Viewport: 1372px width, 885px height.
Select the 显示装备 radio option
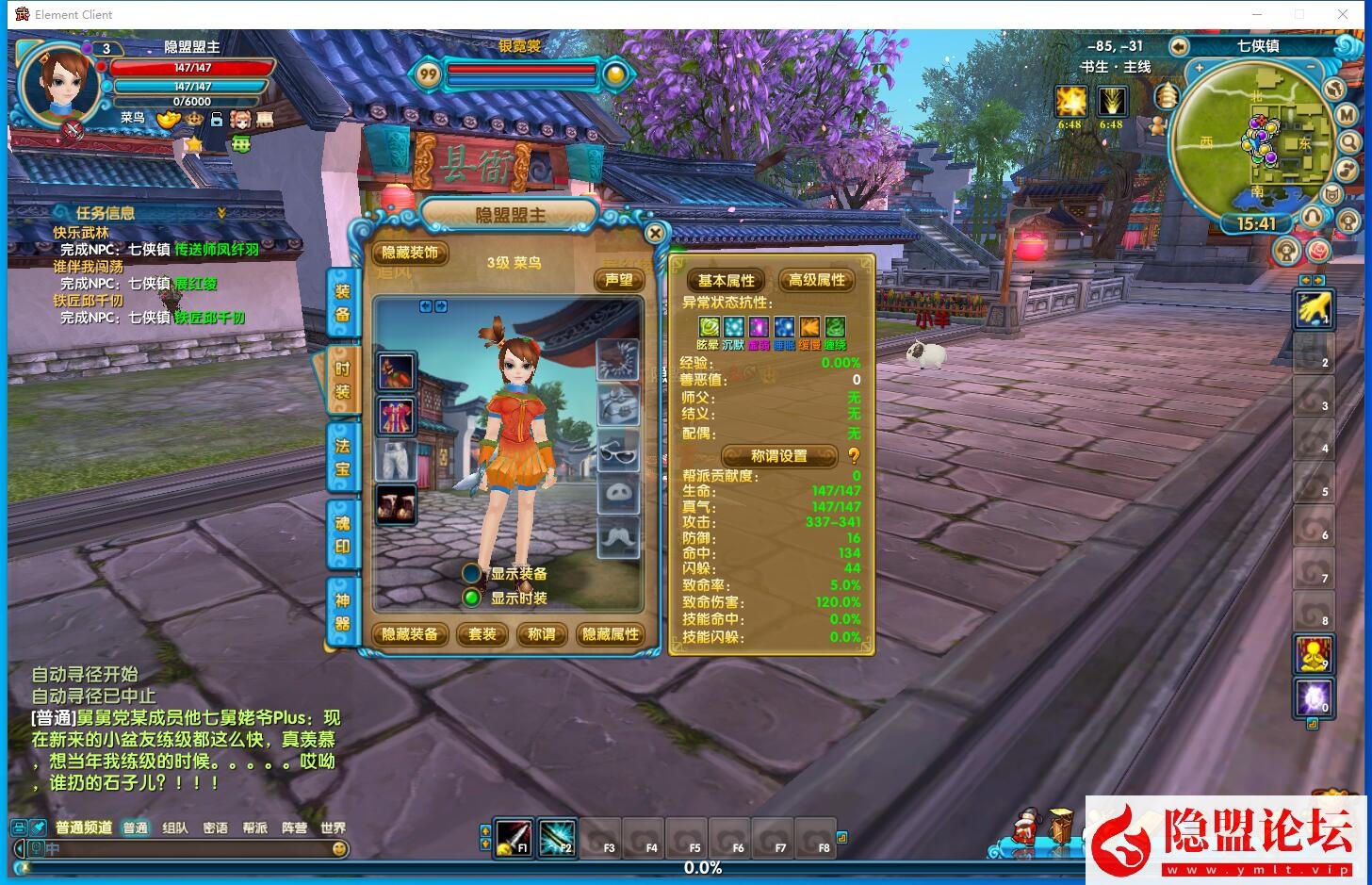(471, 573)
